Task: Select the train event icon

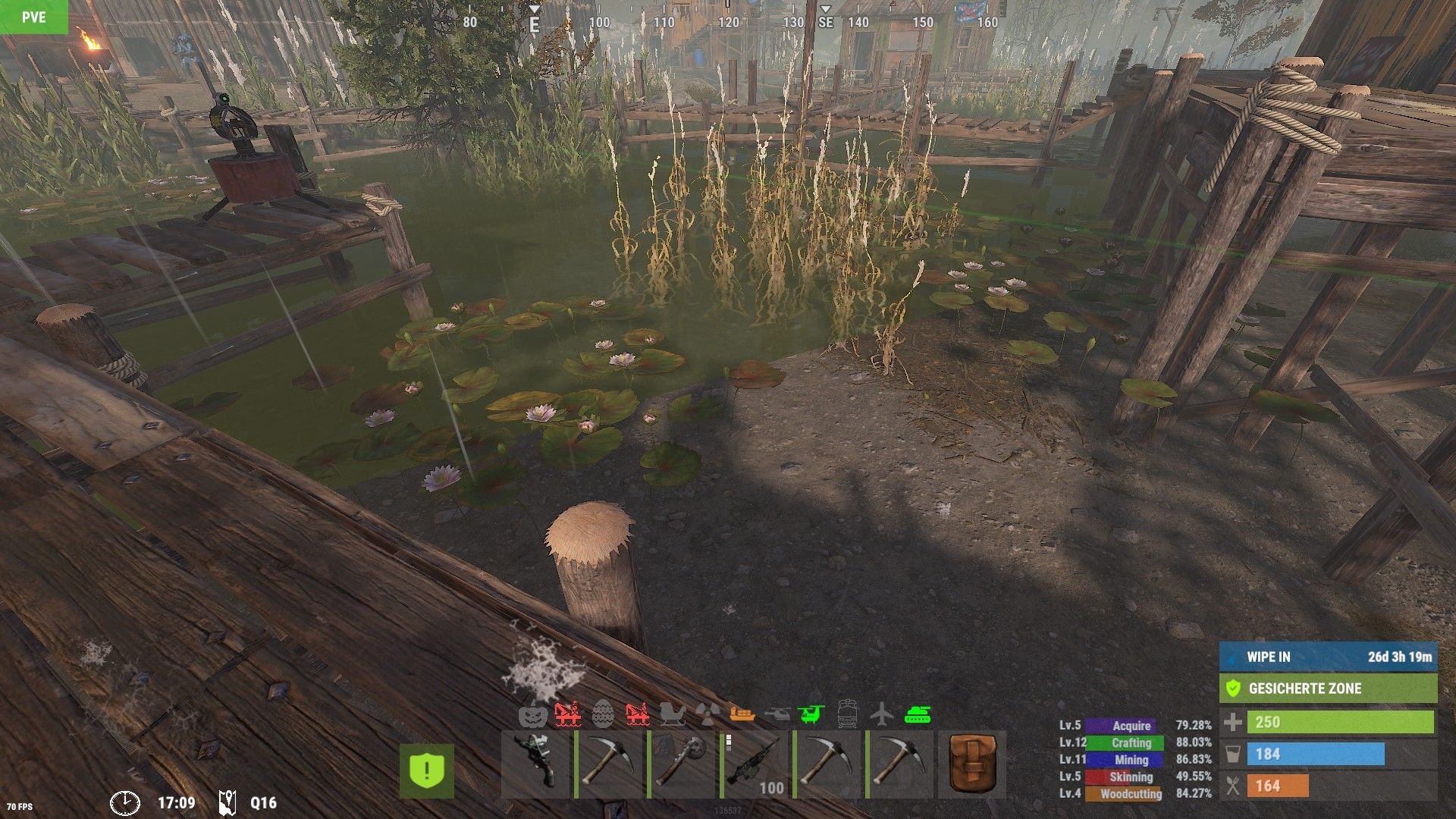Action: tap(847, 714)
